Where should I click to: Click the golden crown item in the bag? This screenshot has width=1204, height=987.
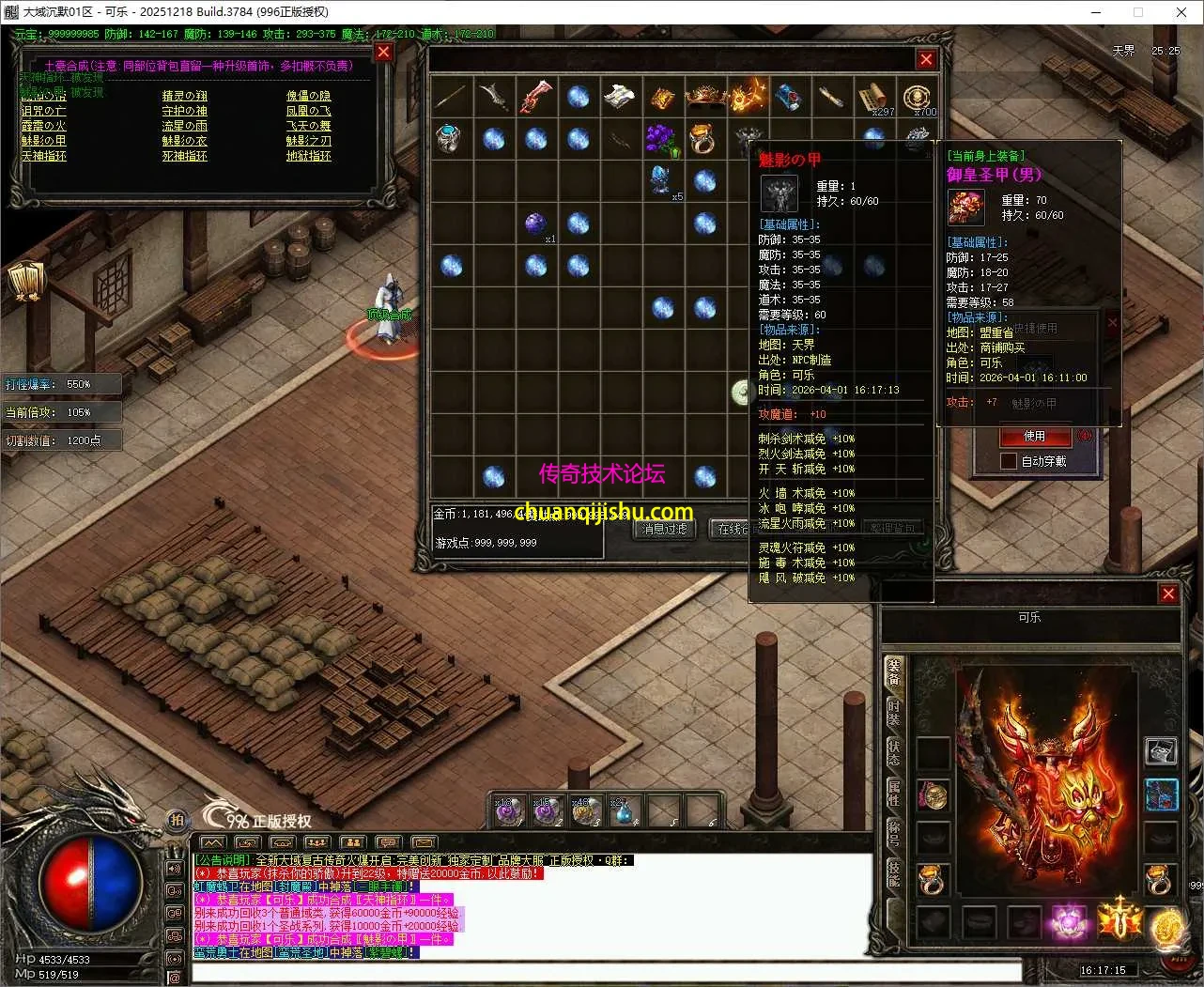[x=704, y=97]
